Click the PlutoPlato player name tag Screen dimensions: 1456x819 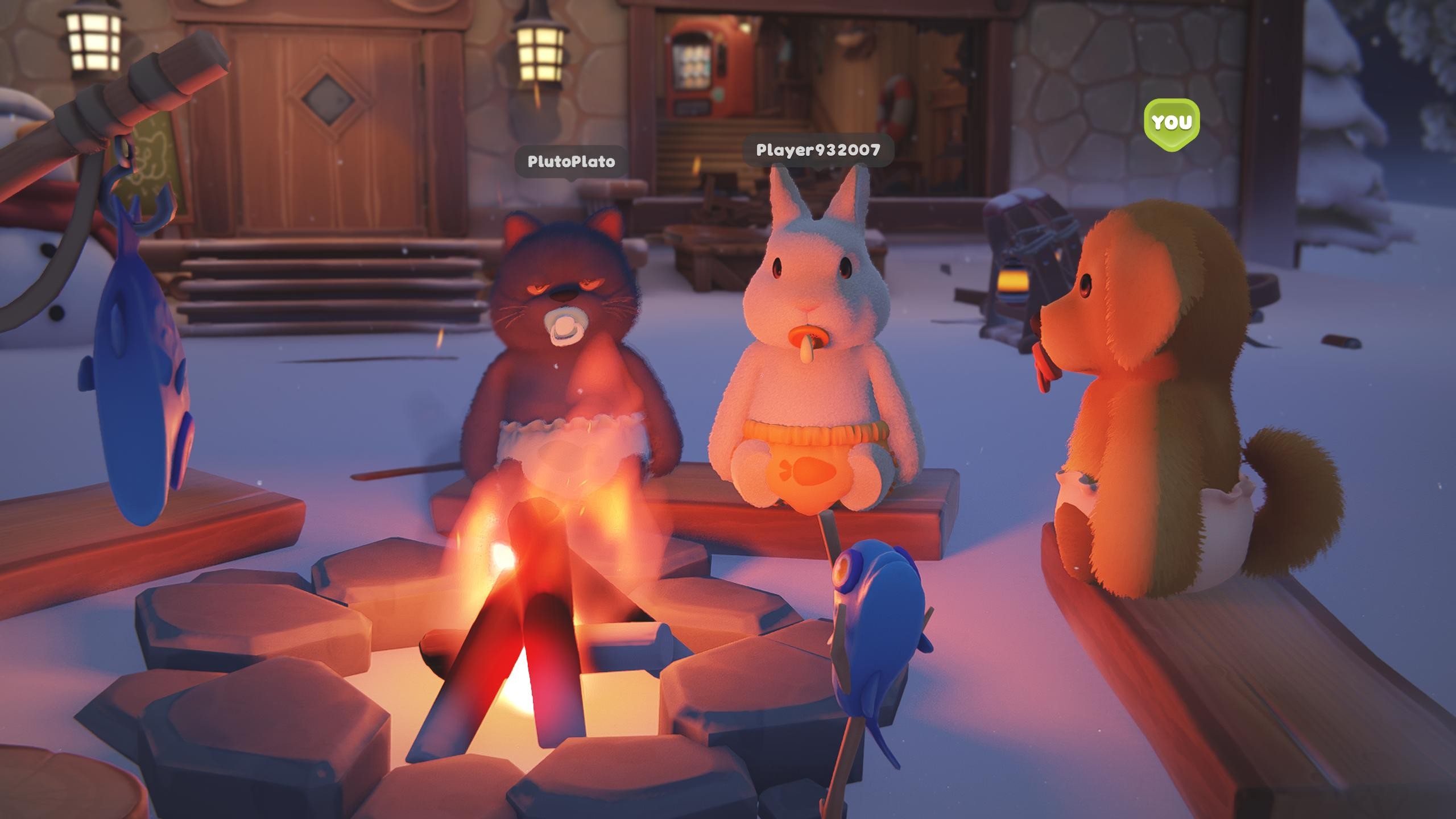pyautogui.click(x=571, y=162)
